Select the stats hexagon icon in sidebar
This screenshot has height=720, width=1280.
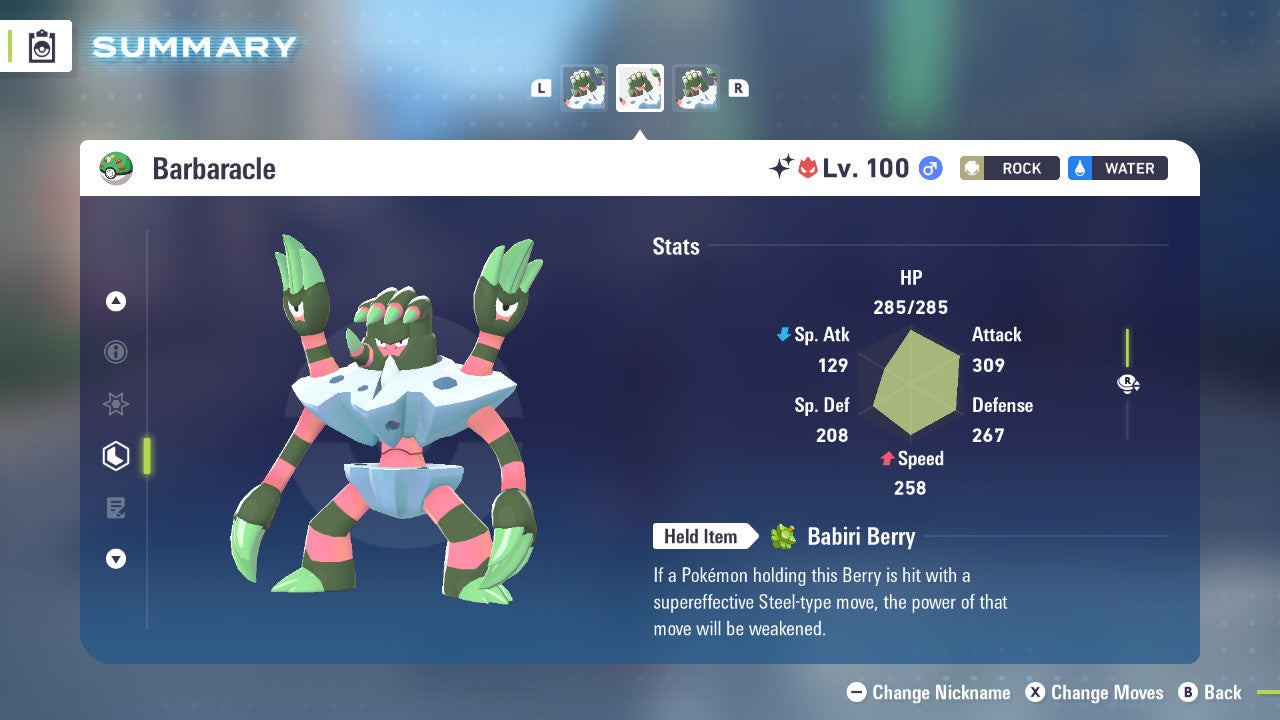point(116,456)
